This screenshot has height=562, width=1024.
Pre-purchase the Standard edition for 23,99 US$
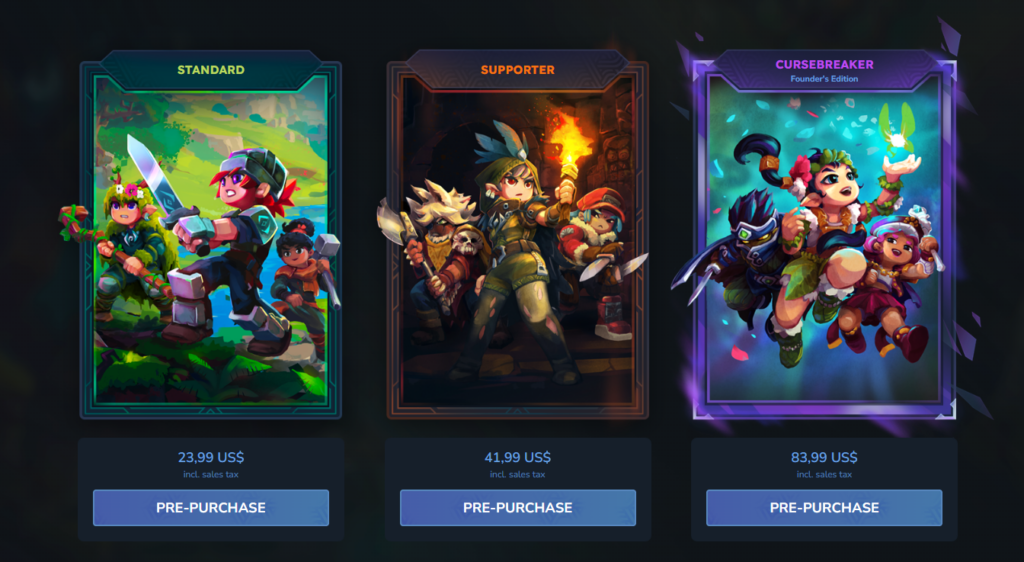coord(210,507)
